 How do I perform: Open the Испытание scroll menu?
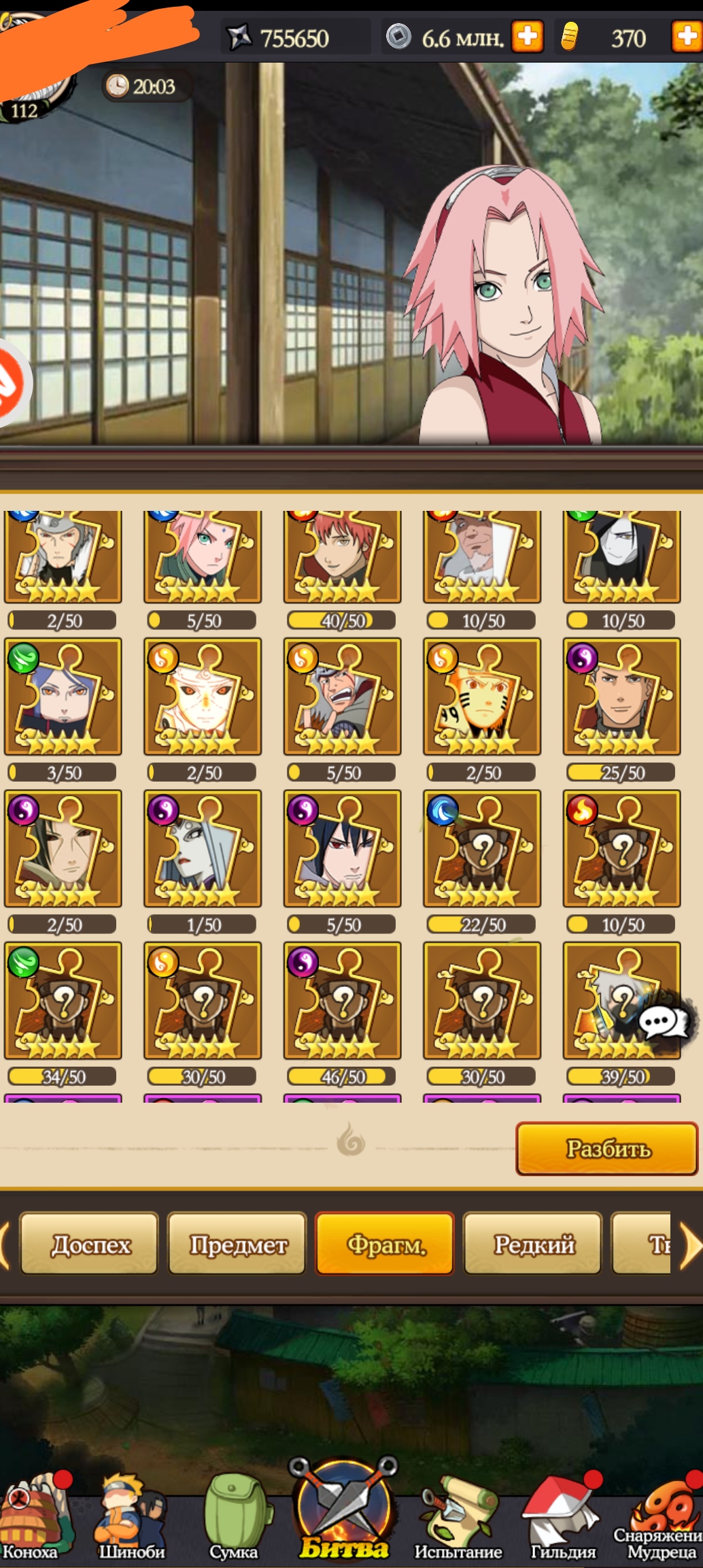click(458, 1519)
